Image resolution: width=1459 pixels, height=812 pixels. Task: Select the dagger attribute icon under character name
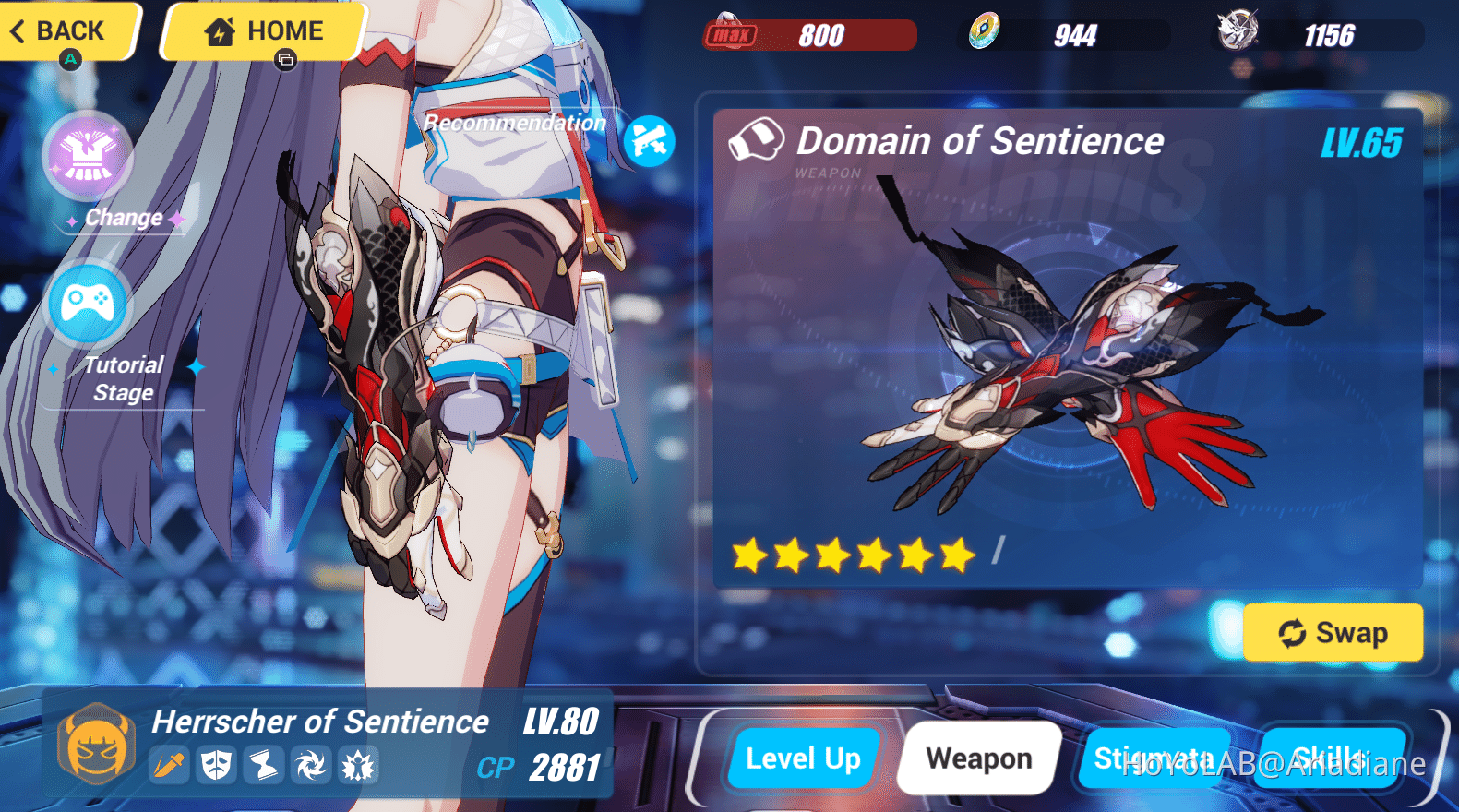169,765
